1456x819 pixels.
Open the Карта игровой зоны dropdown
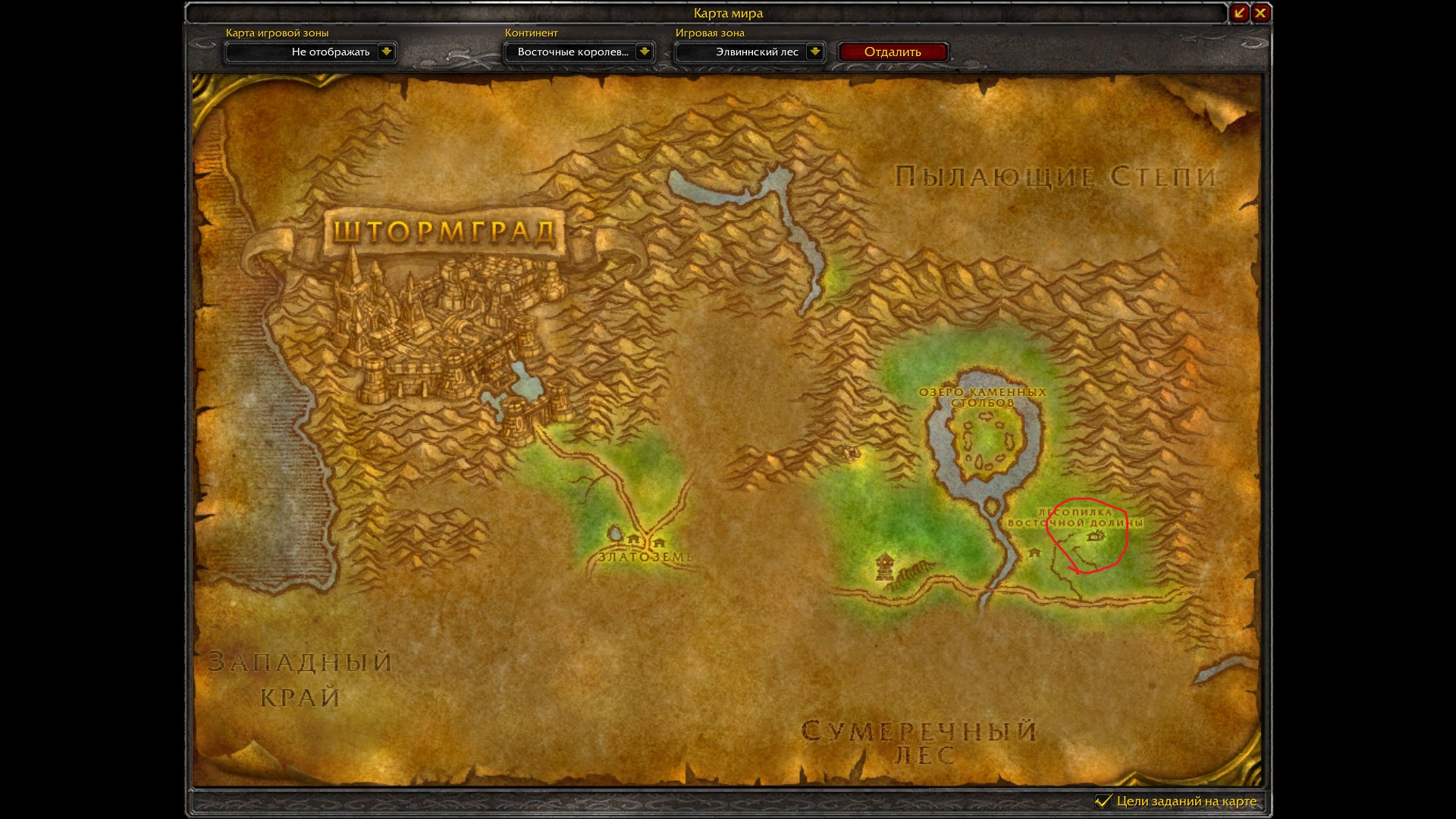386,52
